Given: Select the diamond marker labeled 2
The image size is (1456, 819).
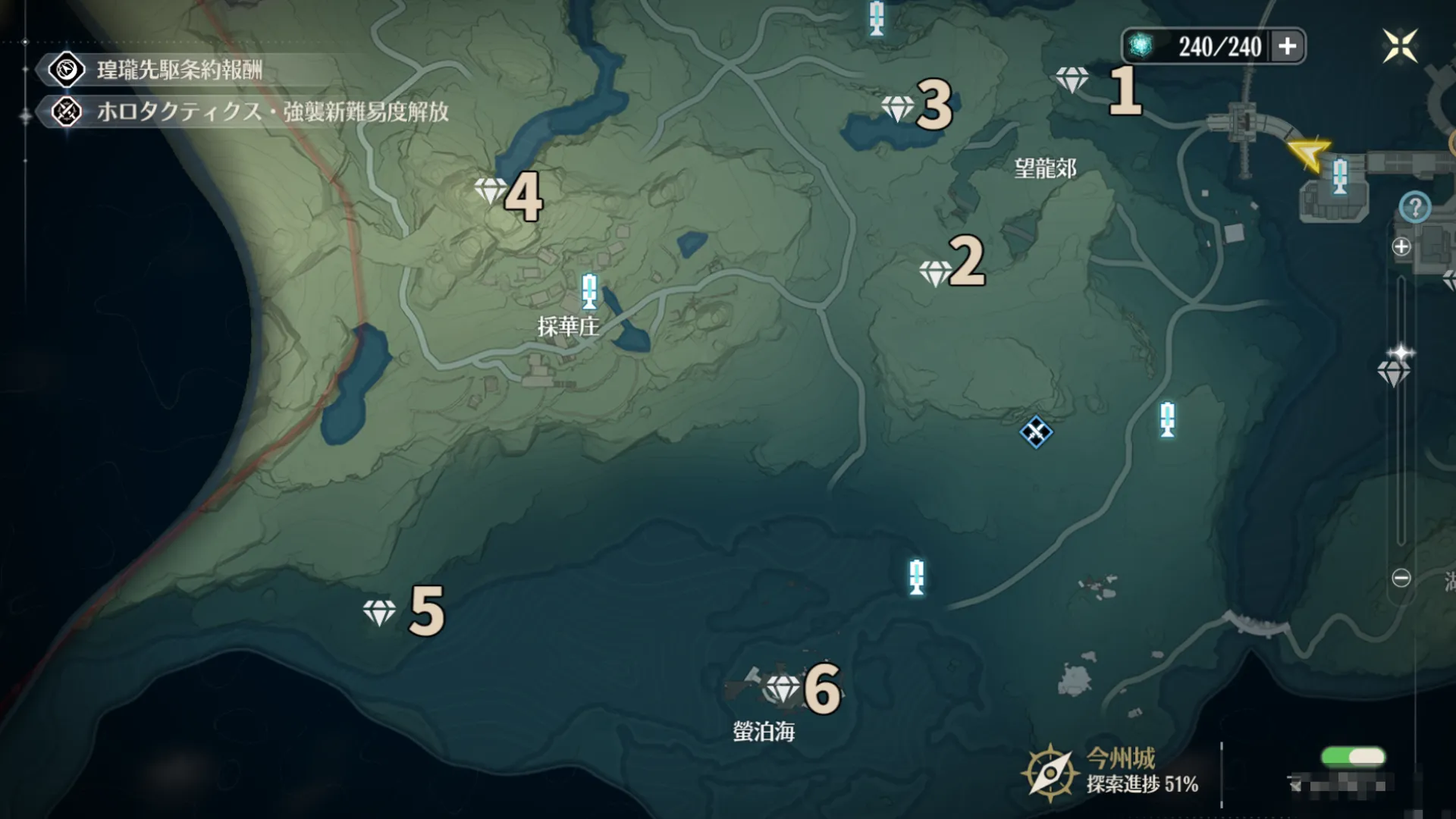Looking at the screenshot, I should [934, 272].
